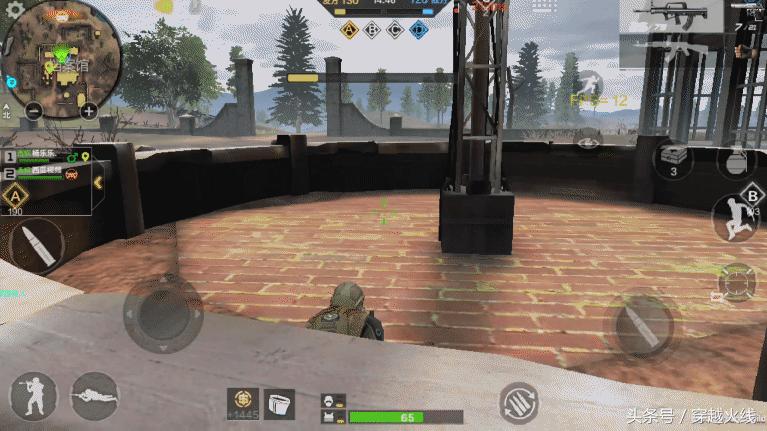This screenshot has width=767, height=431.
Task: Throw a grenade using the grenade button
Action: coord(736,162)
